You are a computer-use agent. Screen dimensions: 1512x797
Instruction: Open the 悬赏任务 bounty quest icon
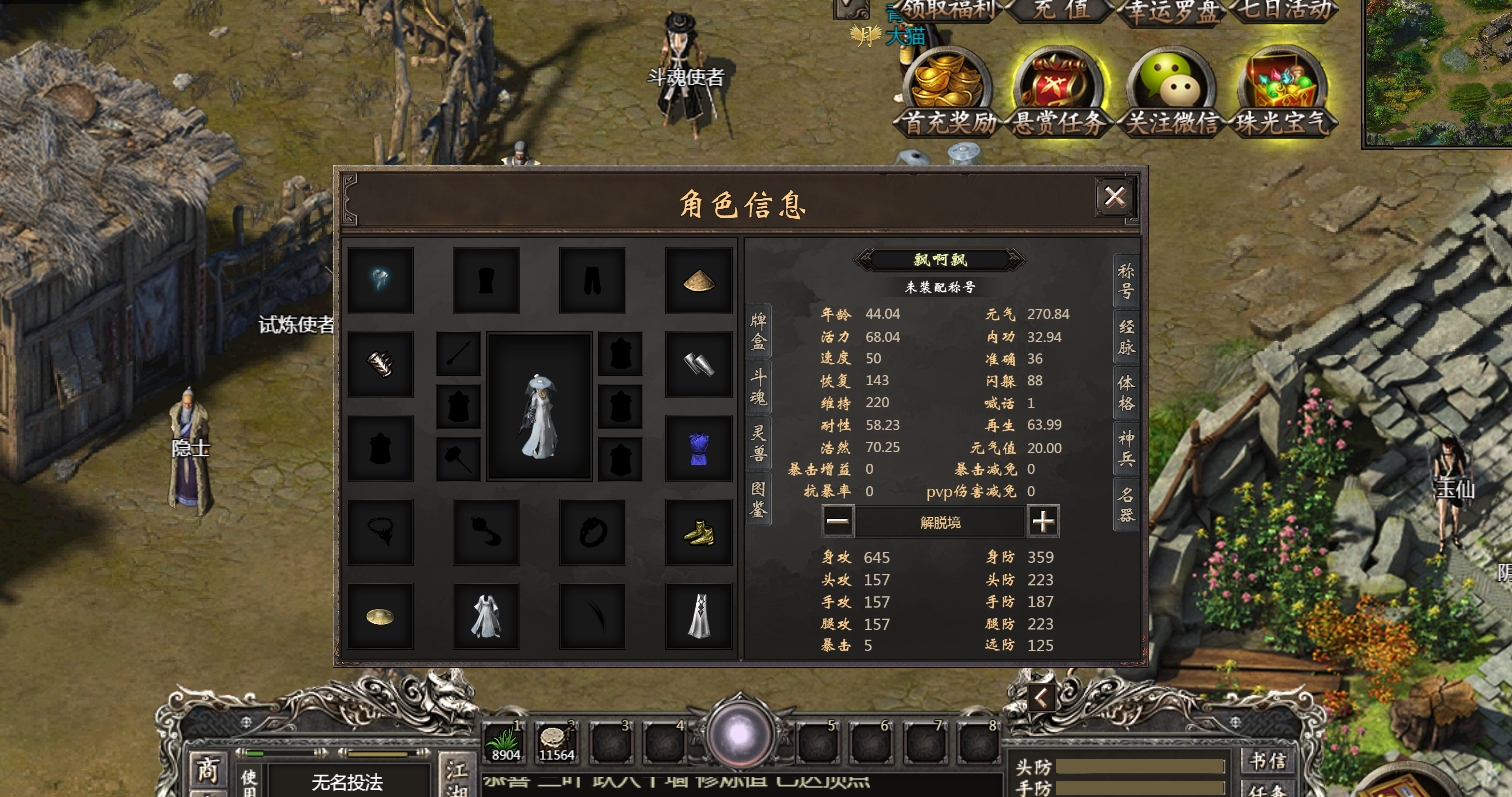1058,92
